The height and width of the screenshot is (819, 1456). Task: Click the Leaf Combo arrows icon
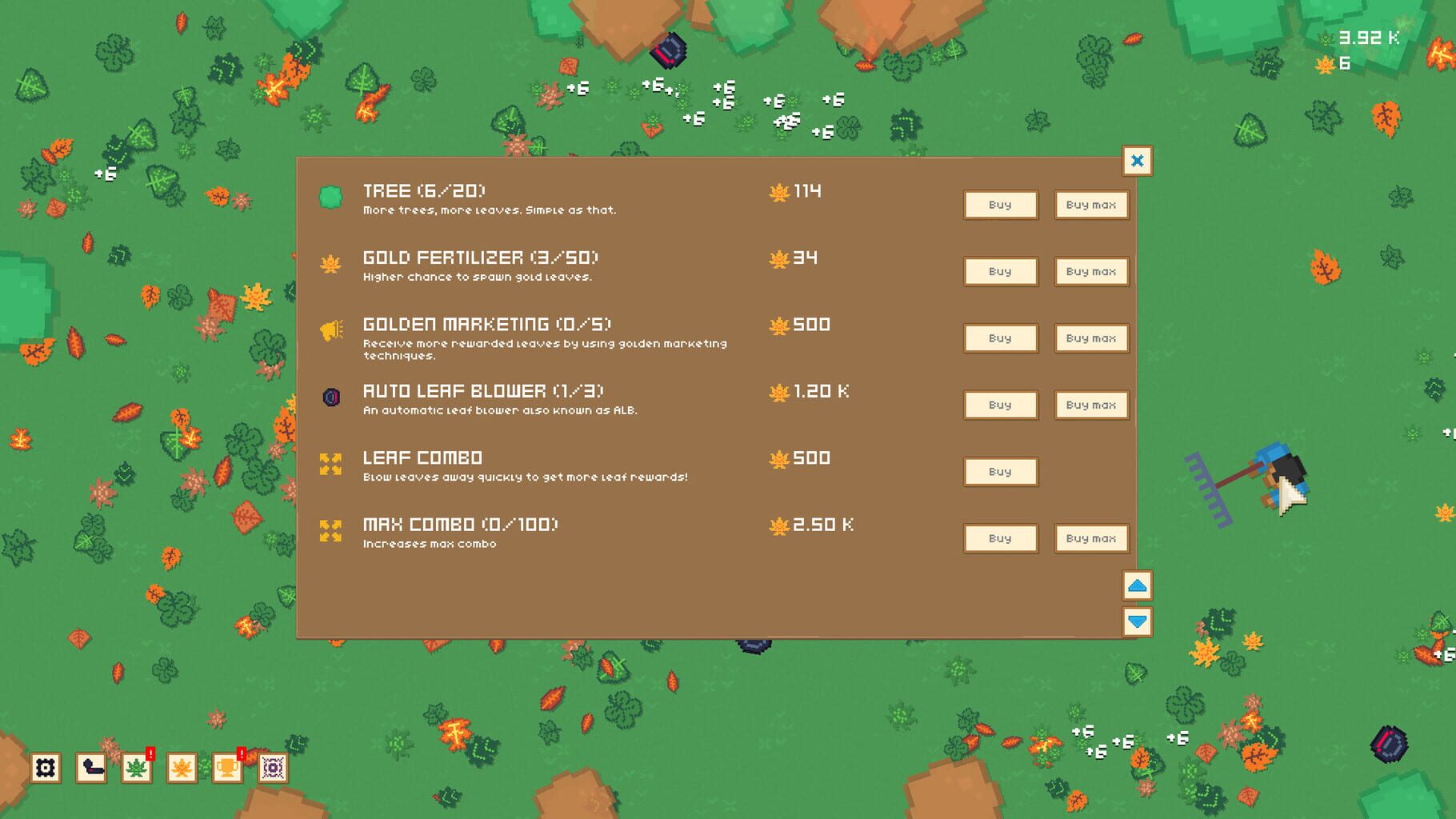pyautogui.click(x=330, y=462)
